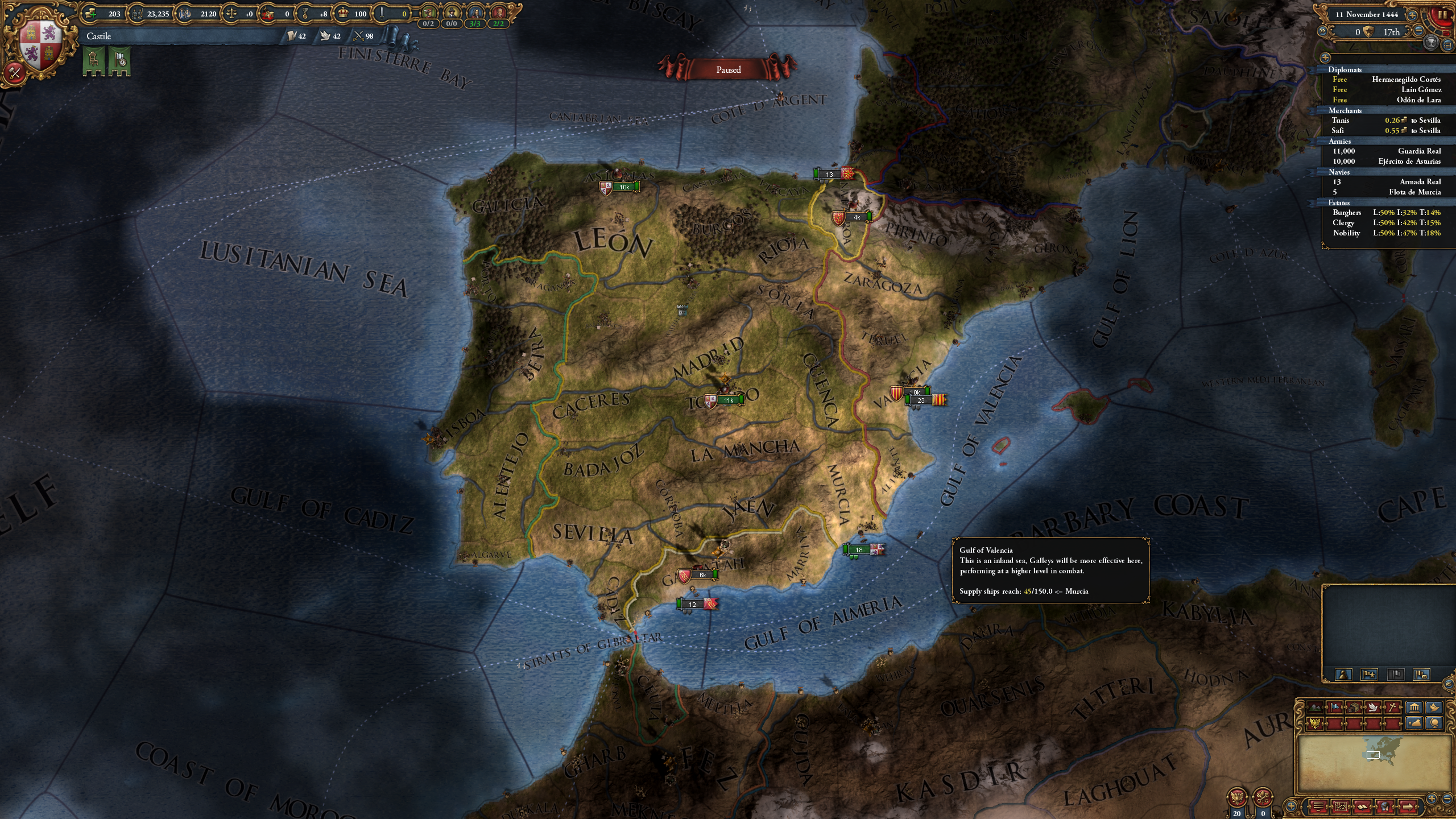Open the production hammer-and-sword button

pos(14,73)
